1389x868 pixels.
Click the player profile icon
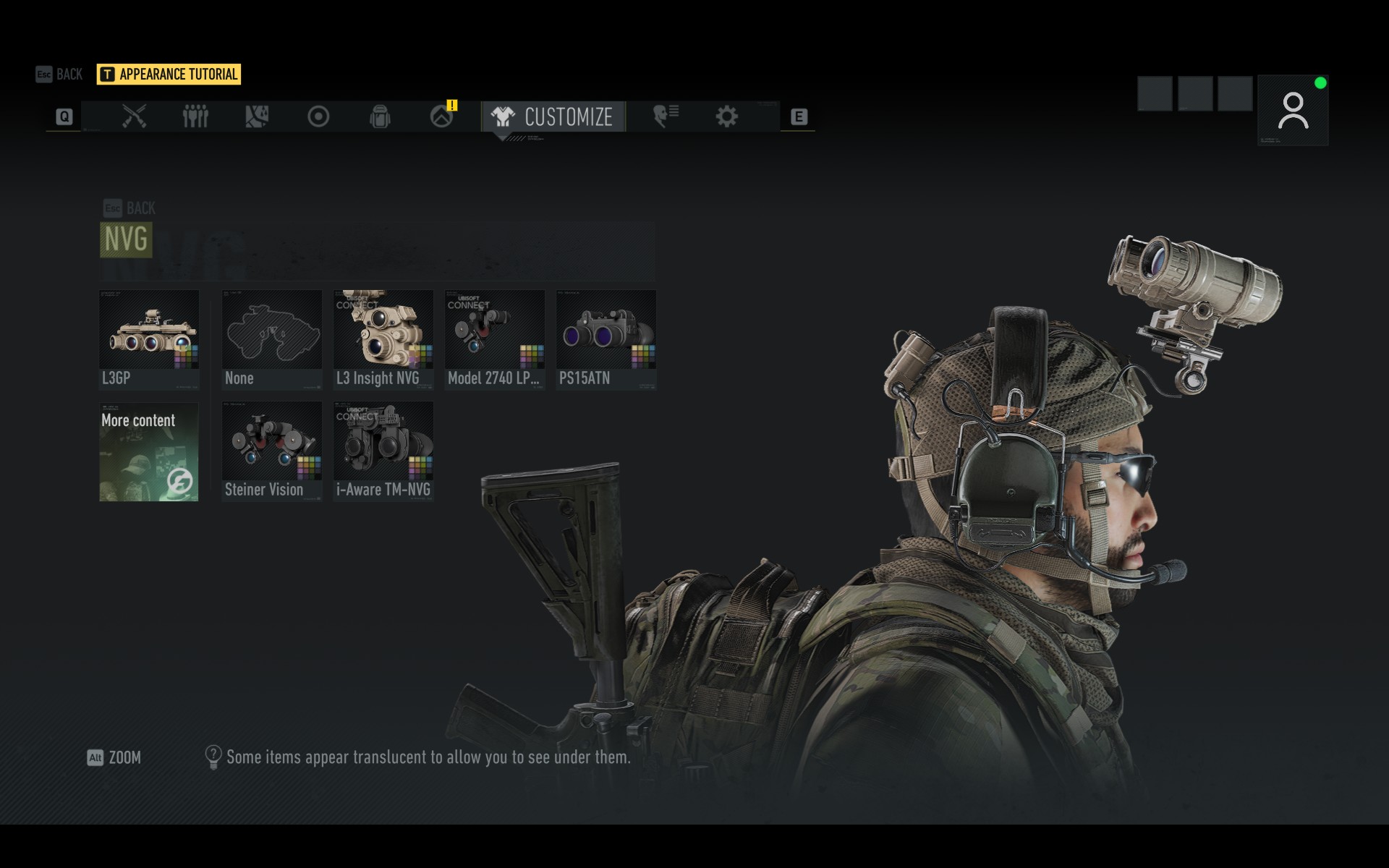point(1293,111)
